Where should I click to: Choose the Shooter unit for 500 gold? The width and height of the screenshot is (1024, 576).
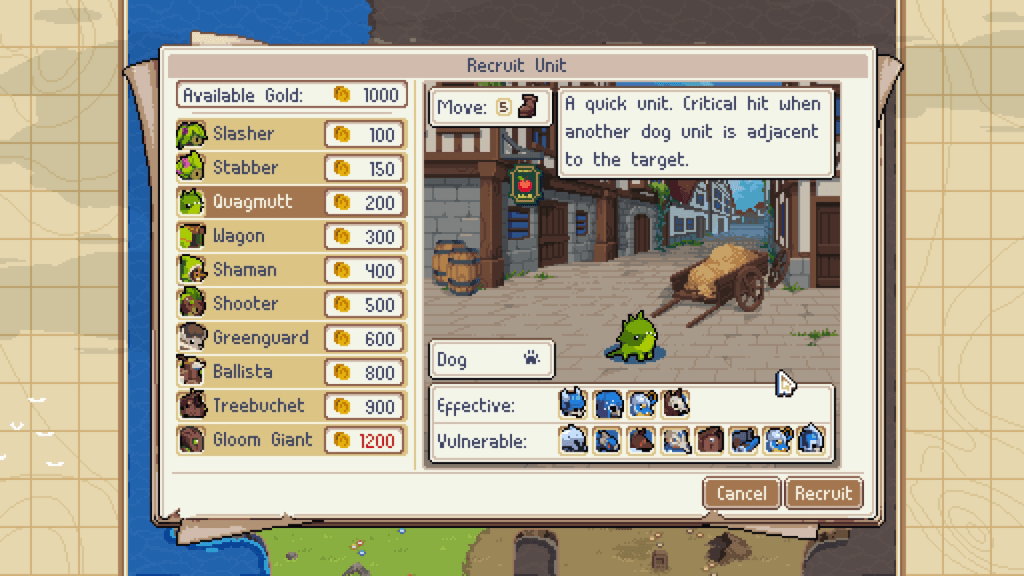[x=291, y=304]
